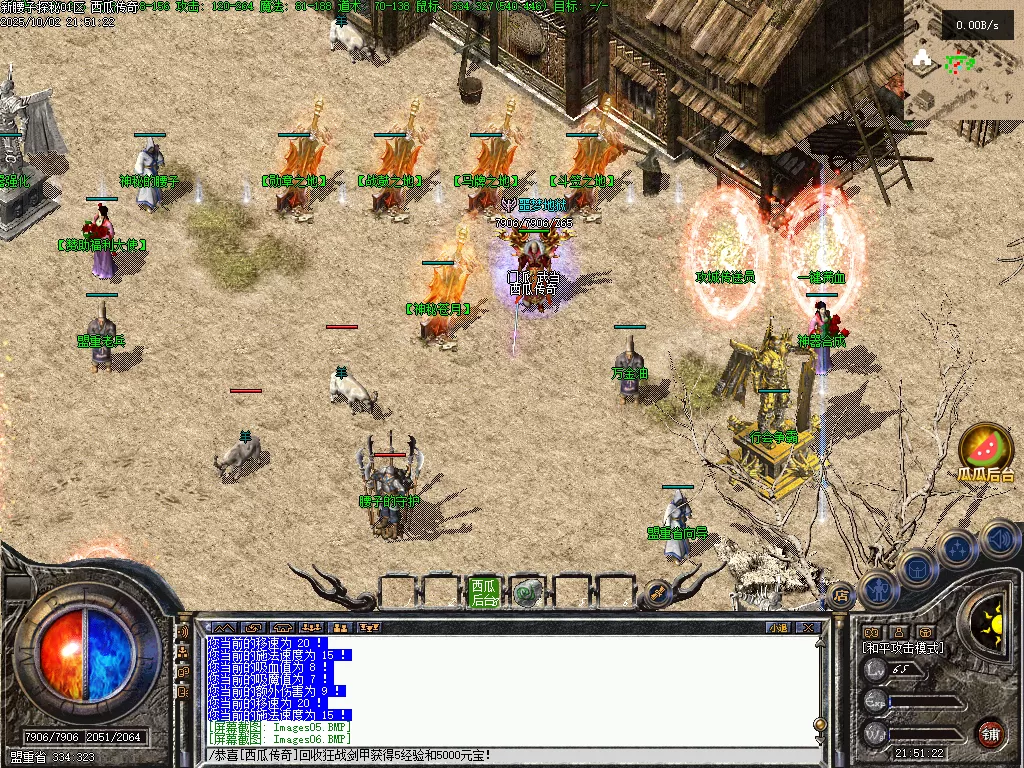Click the mountain-shaped chat toolbar button
1024x768 pixels.
click(x=224, y=628)
